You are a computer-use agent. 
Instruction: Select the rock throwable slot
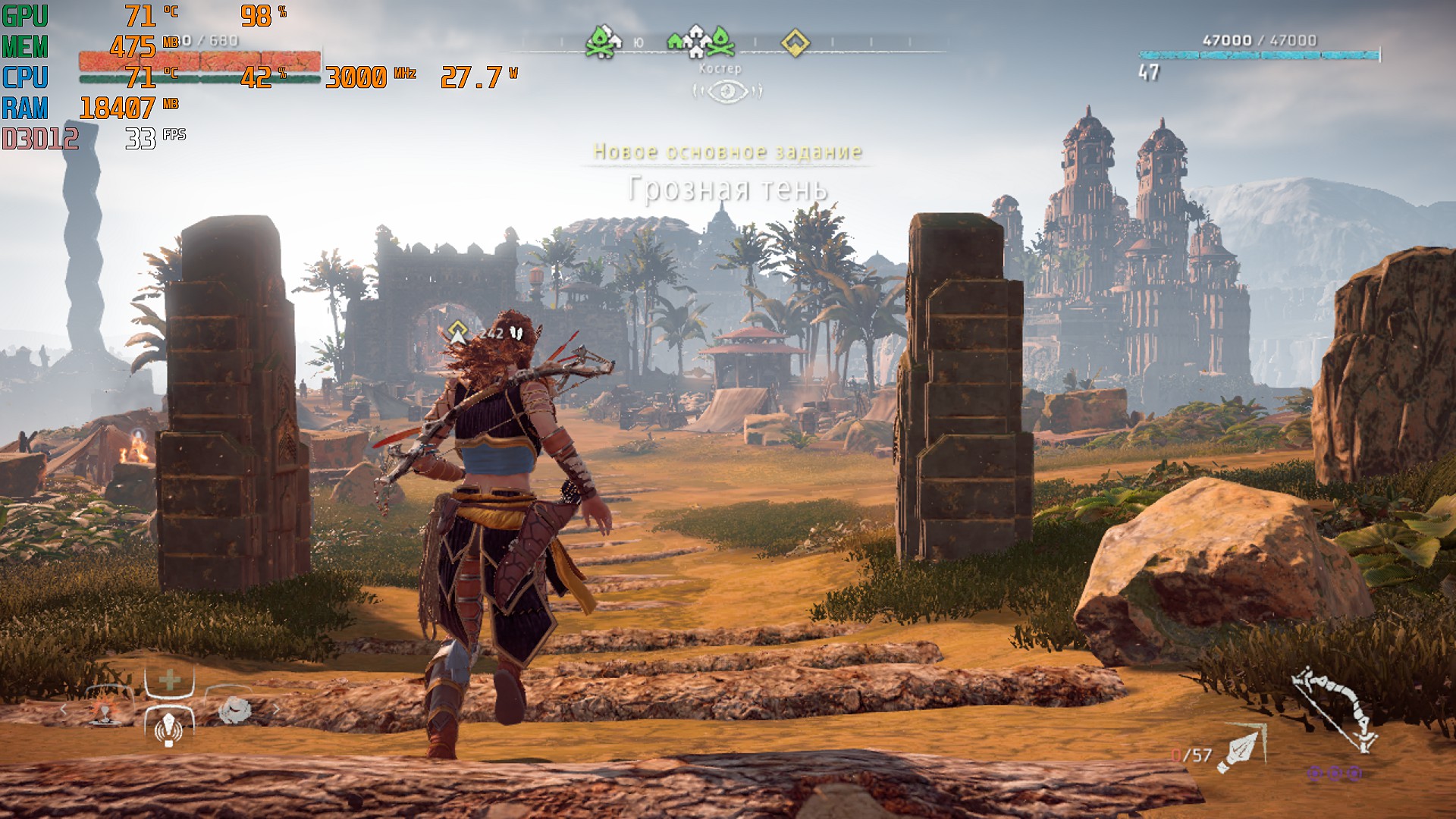point(234,711)
